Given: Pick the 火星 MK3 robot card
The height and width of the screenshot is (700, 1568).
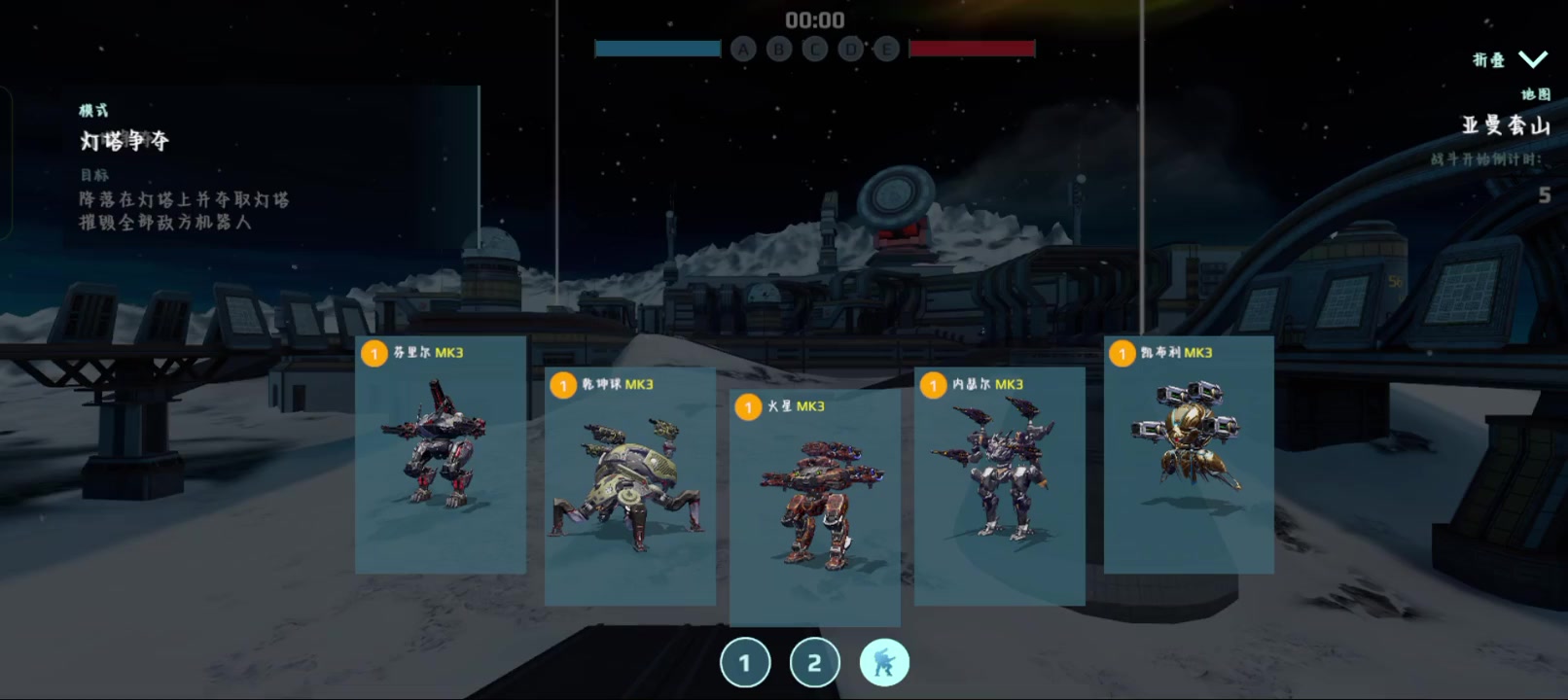Looking at the screenshot, I should (x=814, y=507).
